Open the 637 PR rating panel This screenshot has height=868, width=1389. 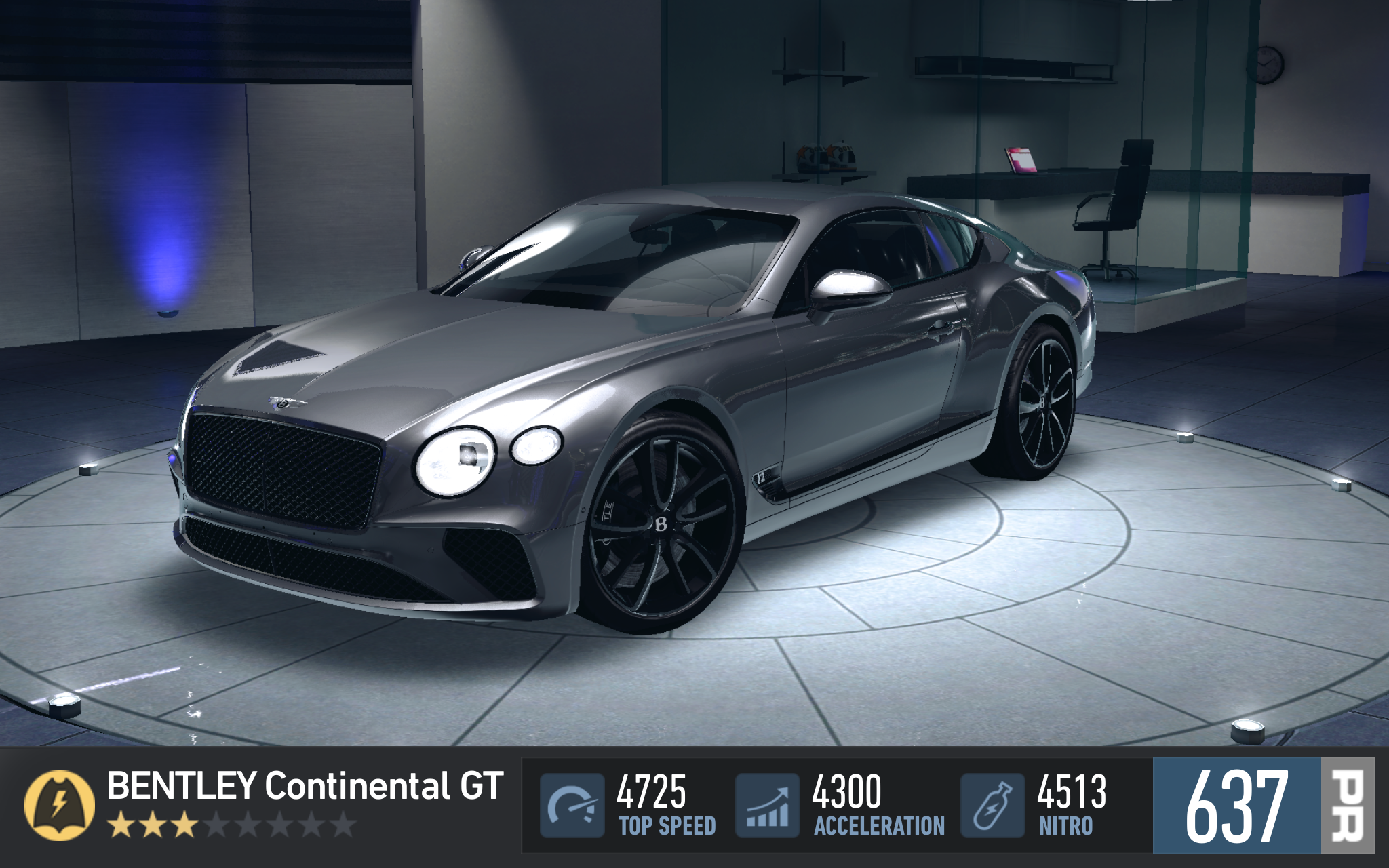pos(1263,806)
